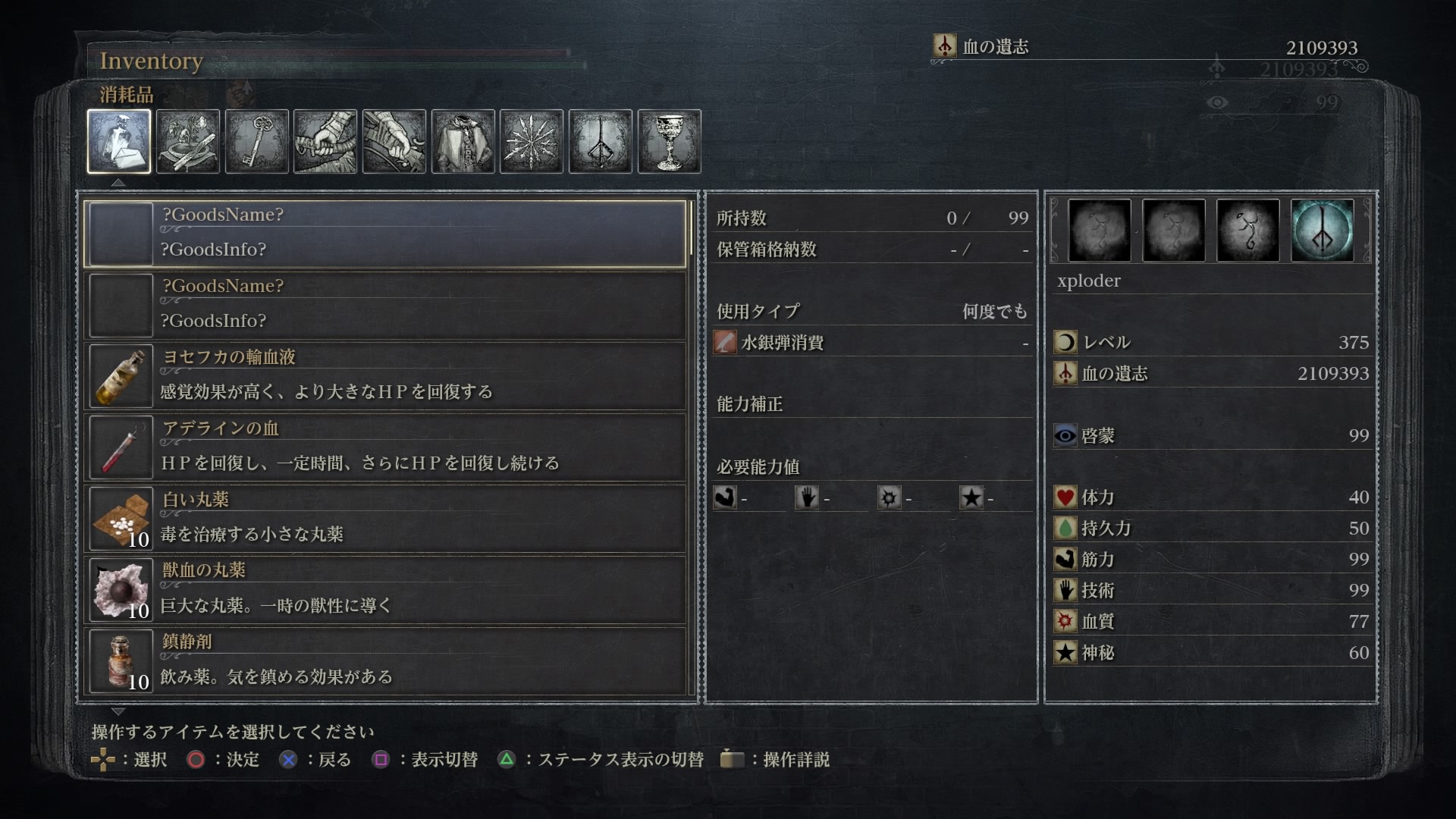1456x819 pixels.
Task: Select the ヨセフカの輸血液 item row
Action: coord(385,375)
